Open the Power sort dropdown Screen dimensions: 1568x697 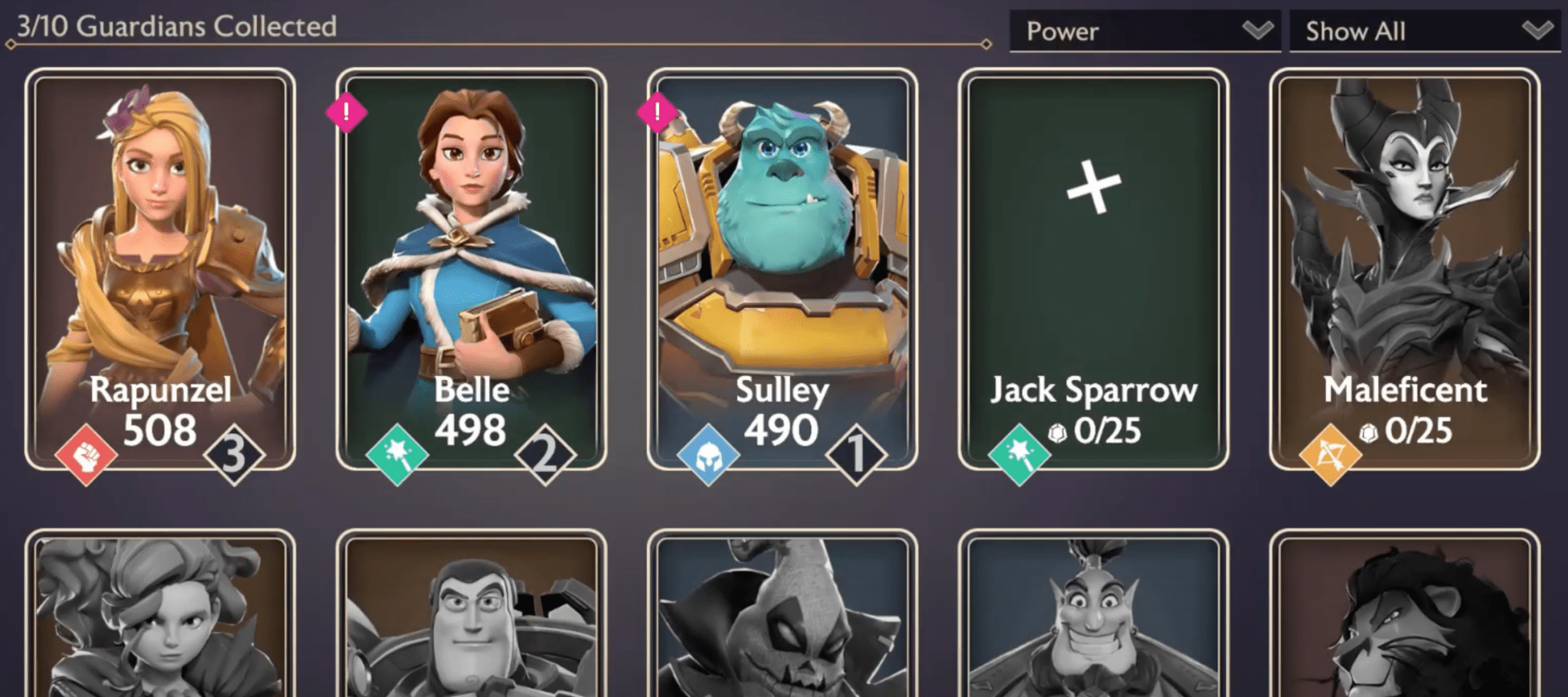tap(1145, 31)
